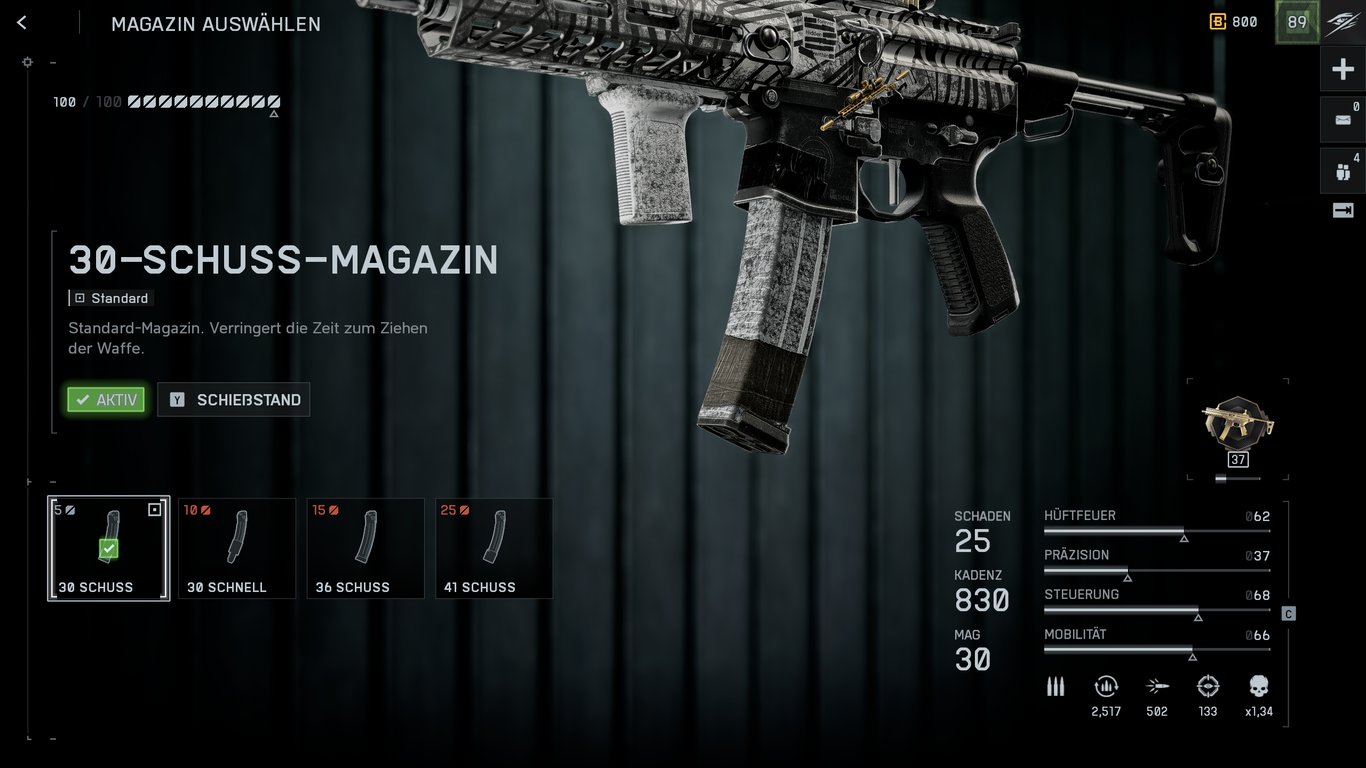
Task: Select the crosshair eye icon showing 133
Action: click(x=1207, y=687)
